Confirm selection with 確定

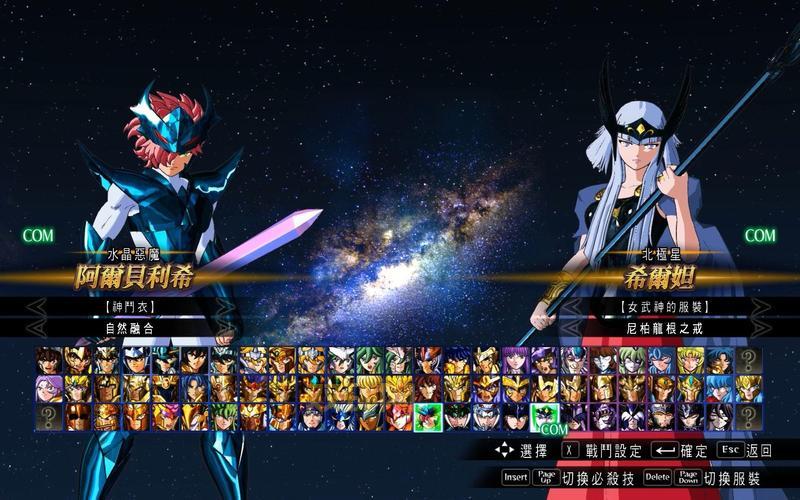point(680,451)
